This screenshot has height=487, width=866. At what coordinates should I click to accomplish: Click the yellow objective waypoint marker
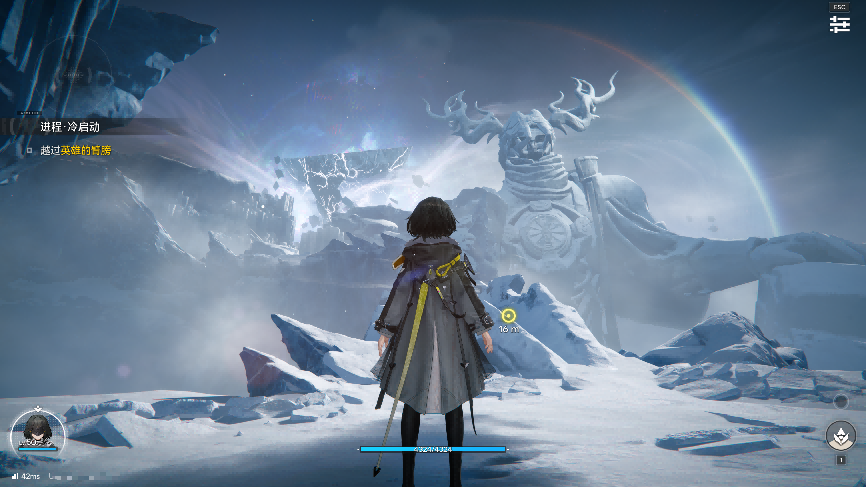(508, 316)
